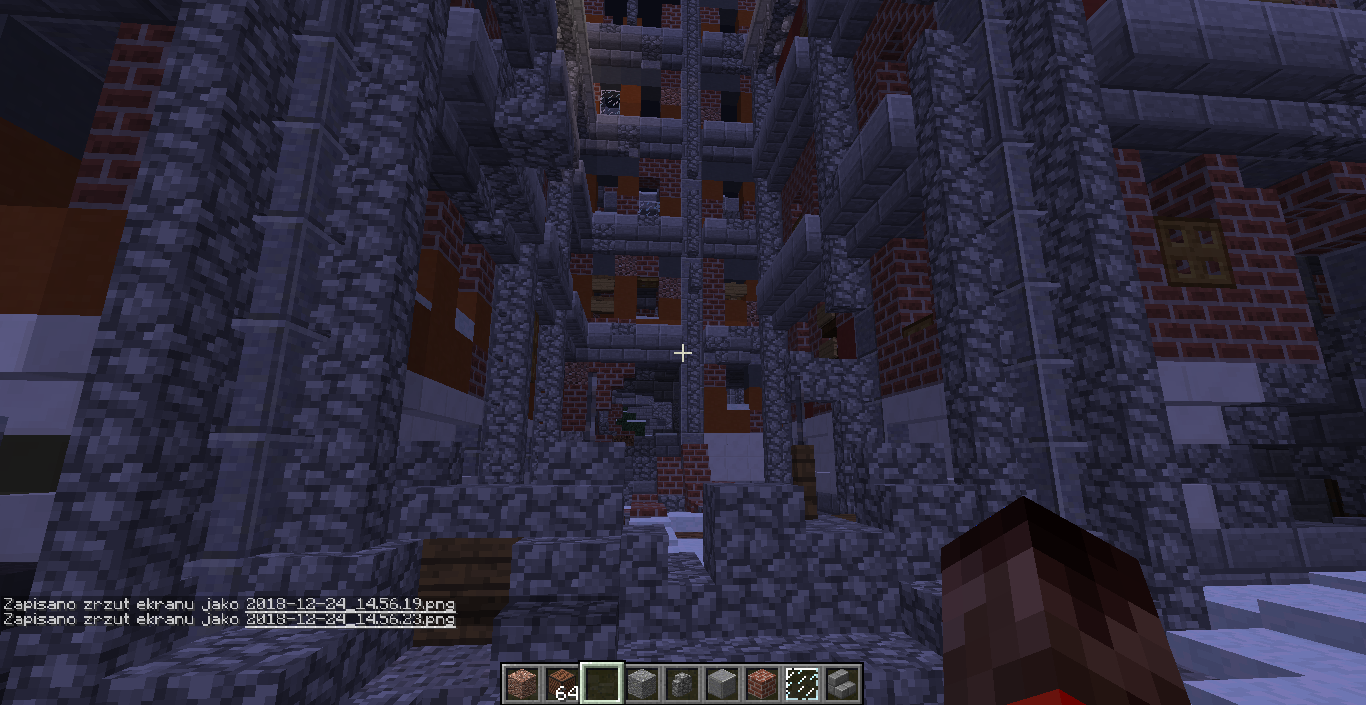This screenshot has width=1366, height=705.
Task: Select the cobblestone wall hotbar slot
Action: click(x=681, y=684)
